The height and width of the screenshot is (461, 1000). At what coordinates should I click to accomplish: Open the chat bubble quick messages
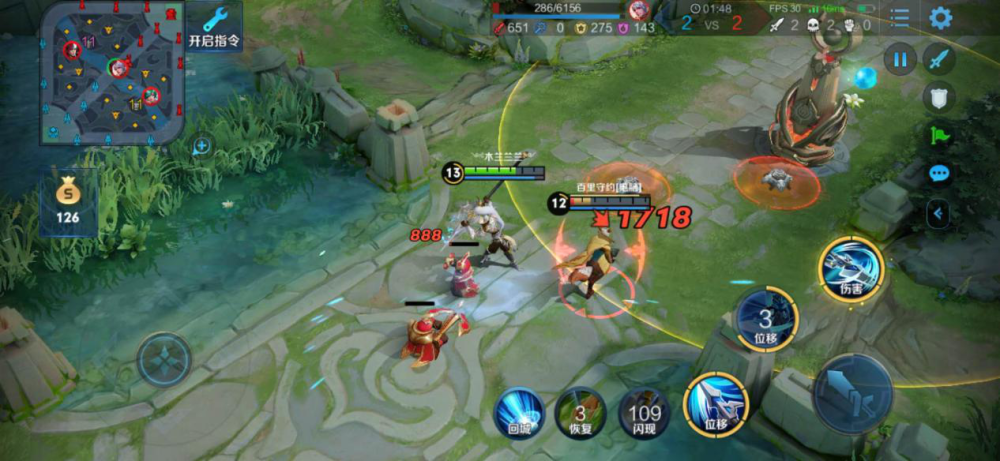point(938,173)
